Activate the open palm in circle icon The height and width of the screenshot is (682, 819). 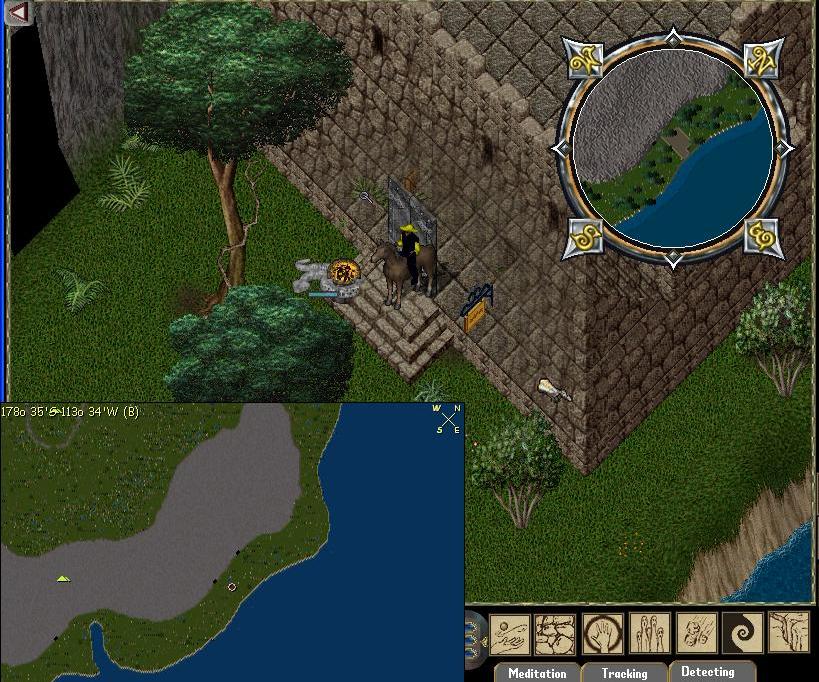[x=604, y=634]
